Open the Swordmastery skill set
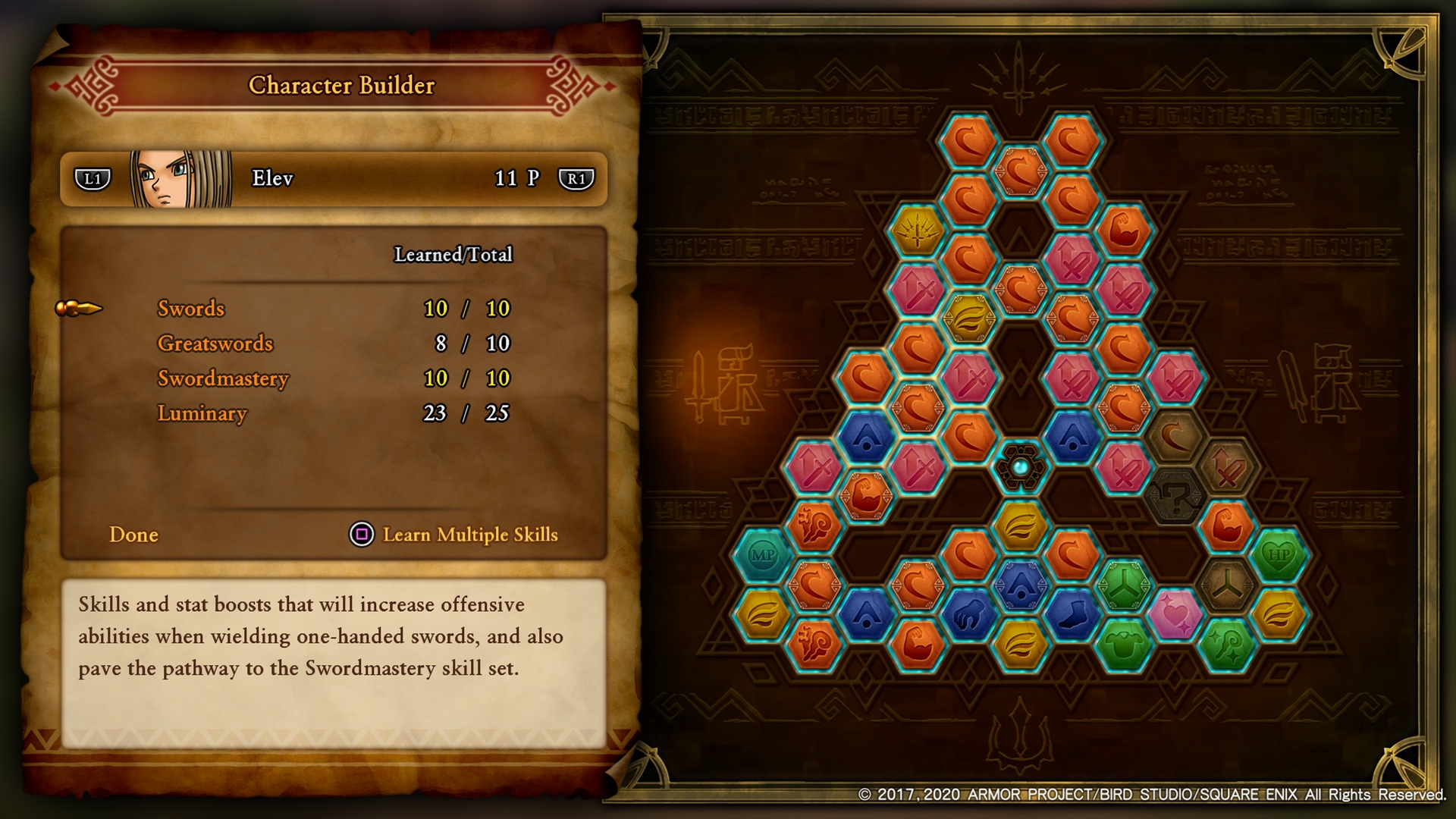This screenshot has height=819, width=1456. [223, 378]
